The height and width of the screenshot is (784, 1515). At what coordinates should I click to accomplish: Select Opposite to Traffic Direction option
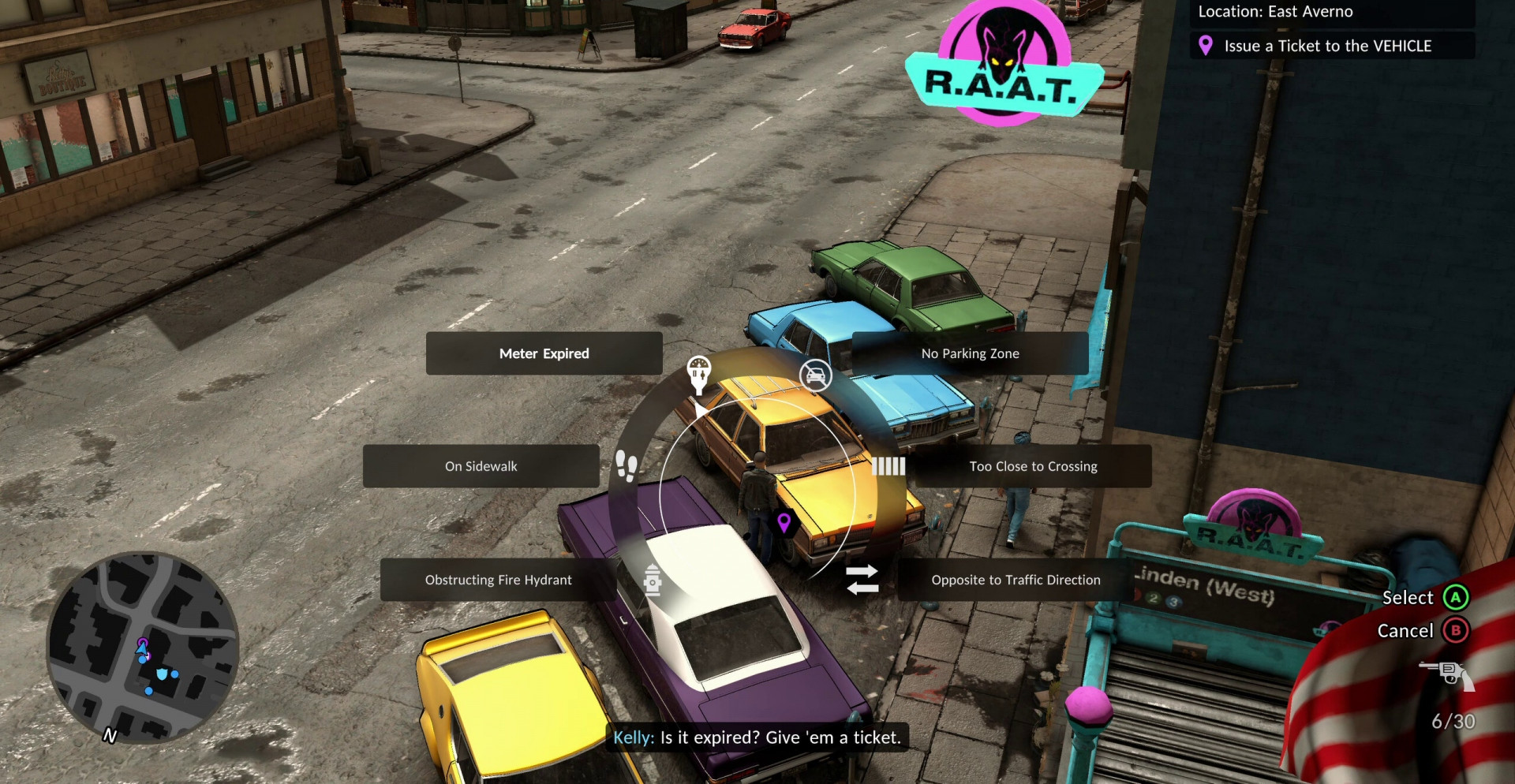pyautogui.click(x=1015, y=580)
